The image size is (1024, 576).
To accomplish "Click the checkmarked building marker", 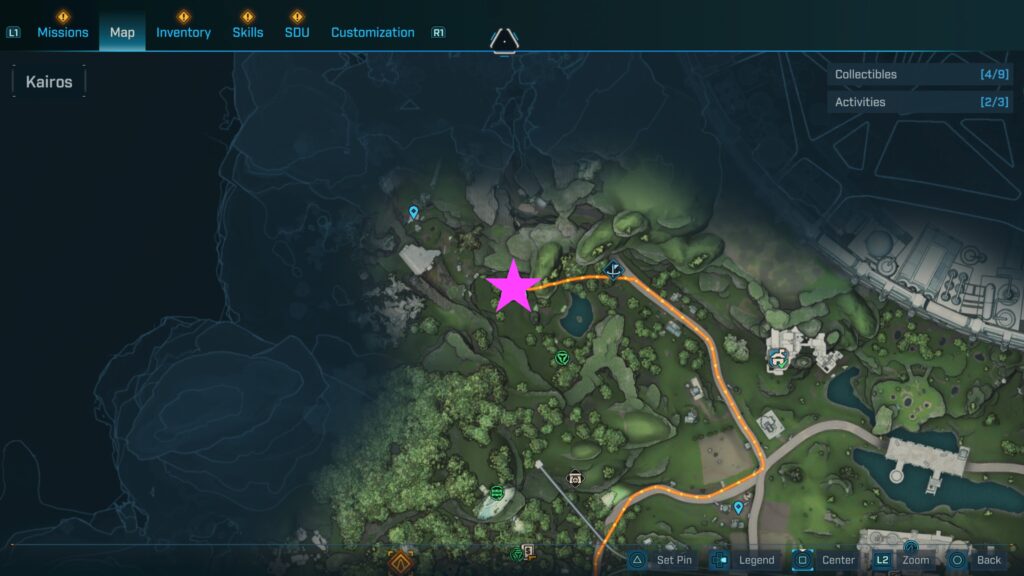I will (779, 357).
